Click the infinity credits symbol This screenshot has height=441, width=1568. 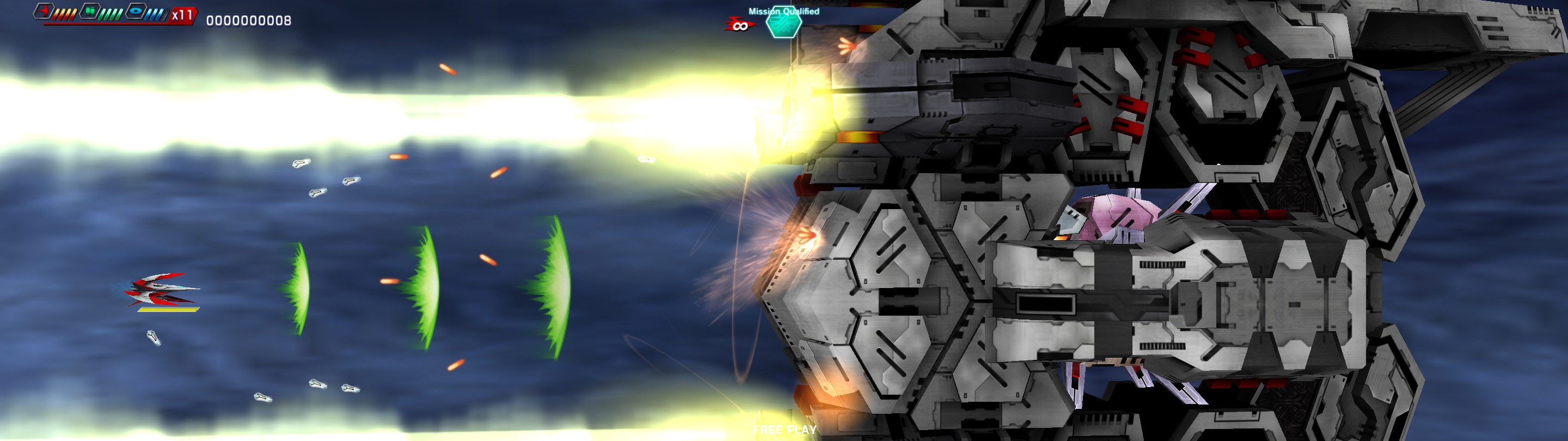pos(741,26)
